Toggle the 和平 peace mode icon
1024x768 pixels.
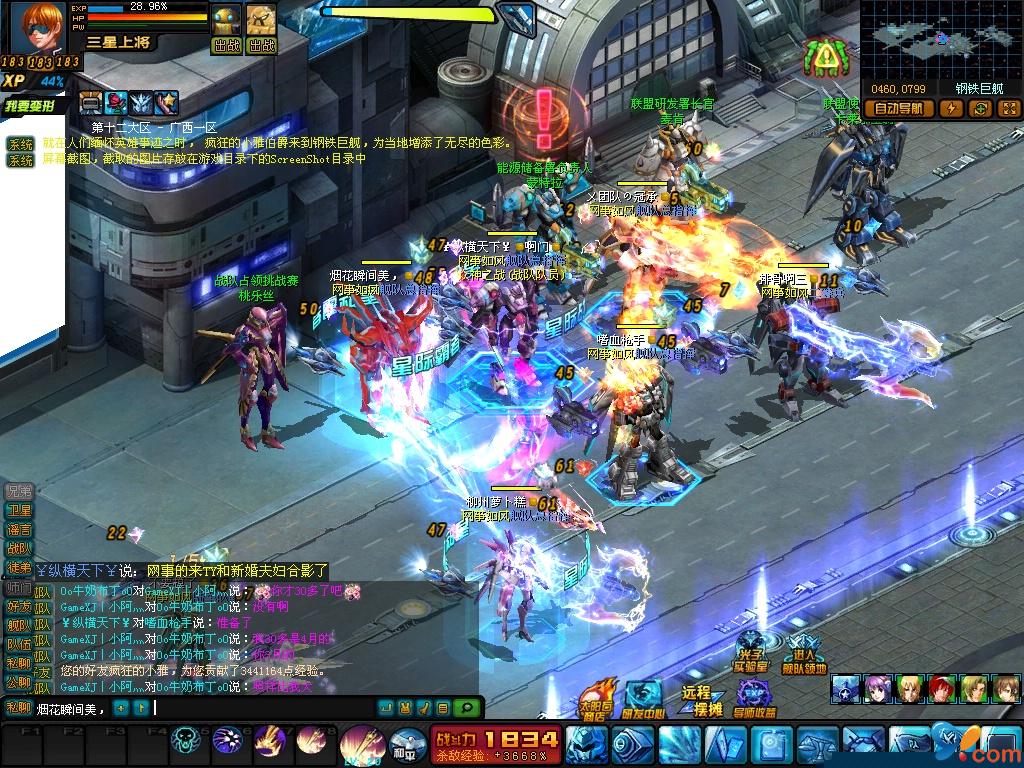coord(401,743)
